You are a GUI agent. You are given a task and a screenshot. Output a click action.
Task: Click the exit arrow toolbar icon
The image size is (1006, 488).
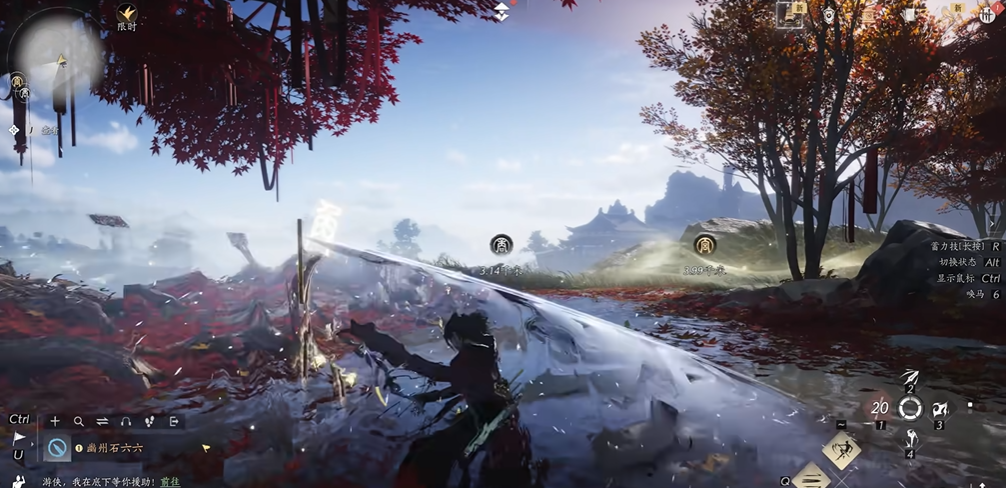173,421
